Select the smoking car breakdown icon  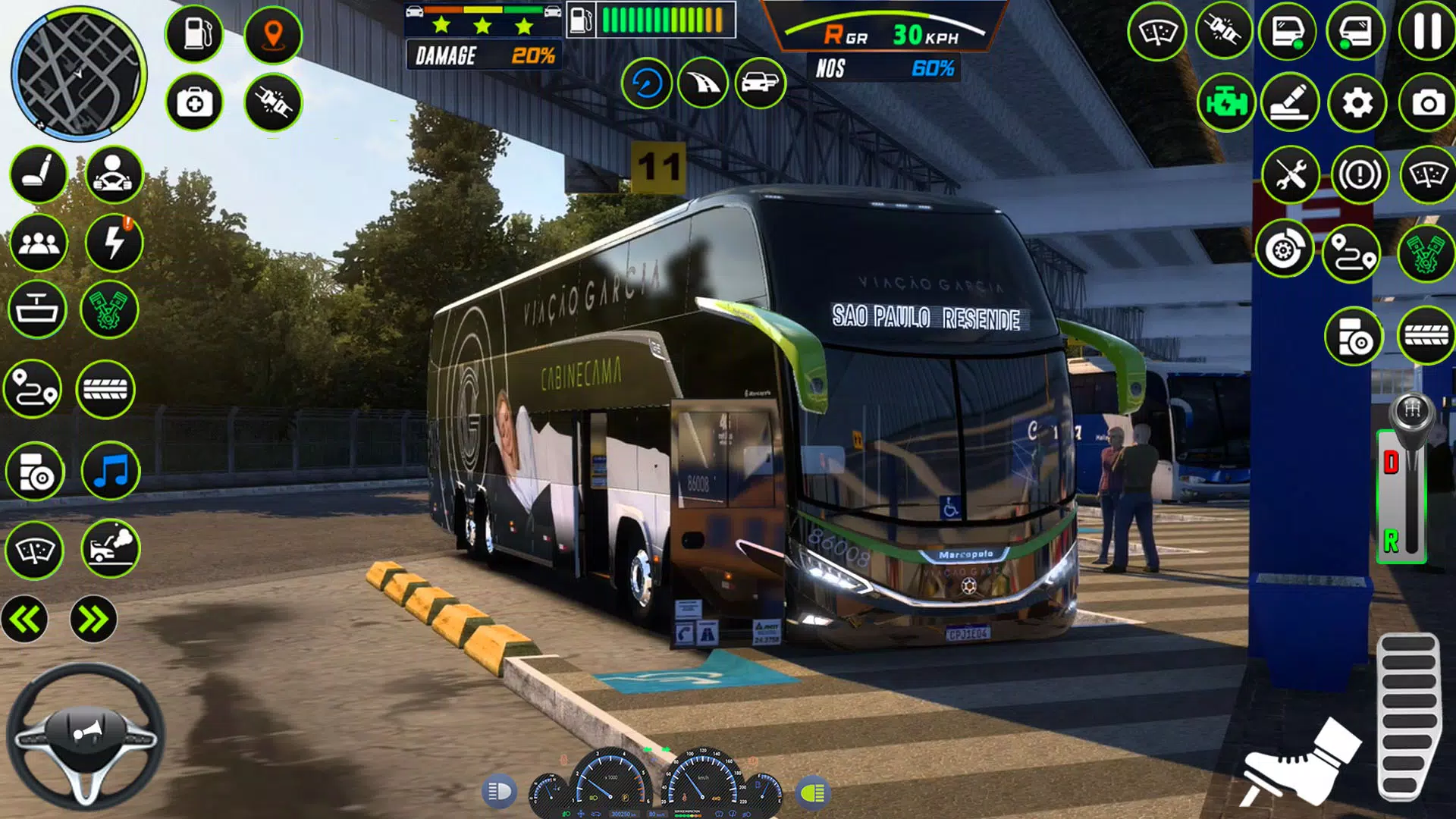coord(111,548)
